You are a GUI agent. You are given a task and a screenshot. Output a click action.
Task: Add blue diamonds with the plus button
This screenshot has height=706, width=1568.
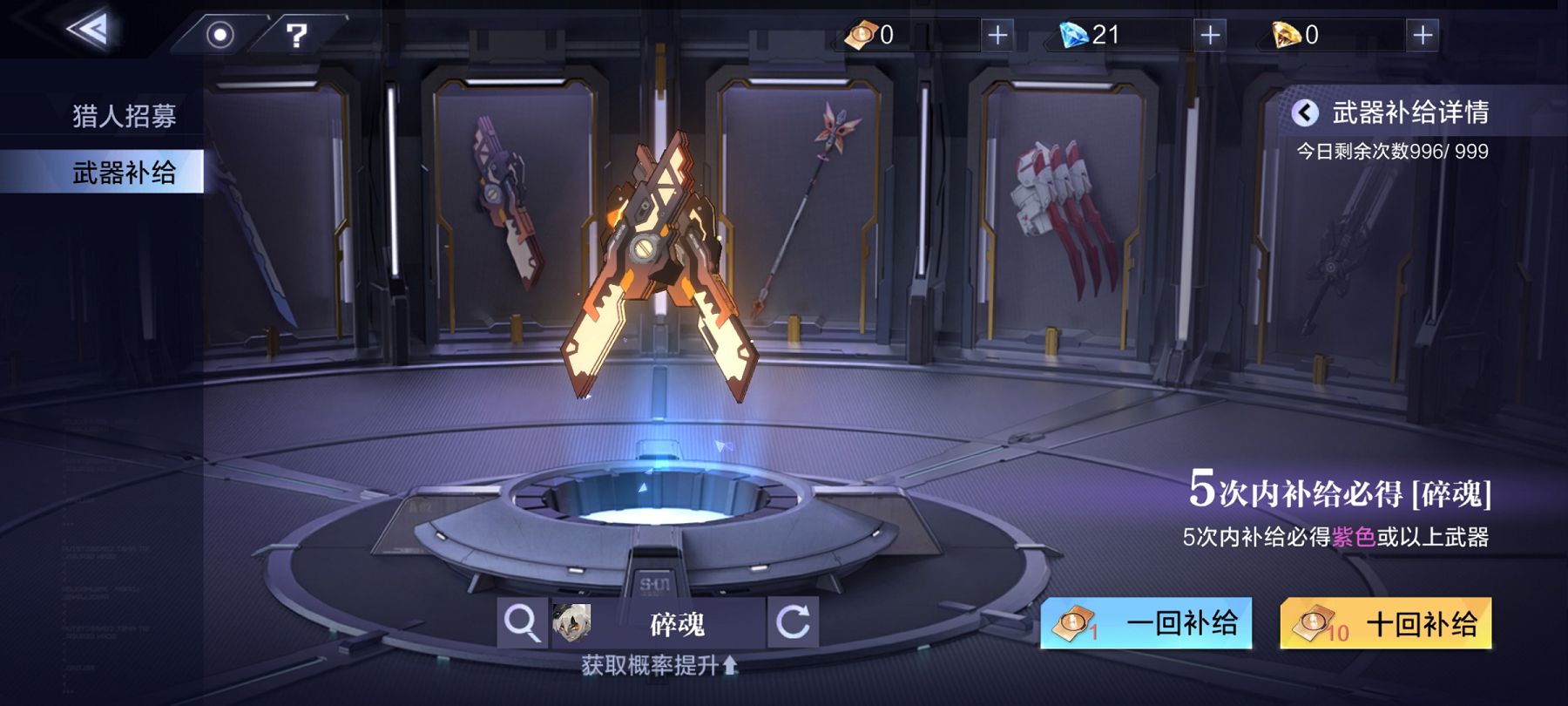1209,35
